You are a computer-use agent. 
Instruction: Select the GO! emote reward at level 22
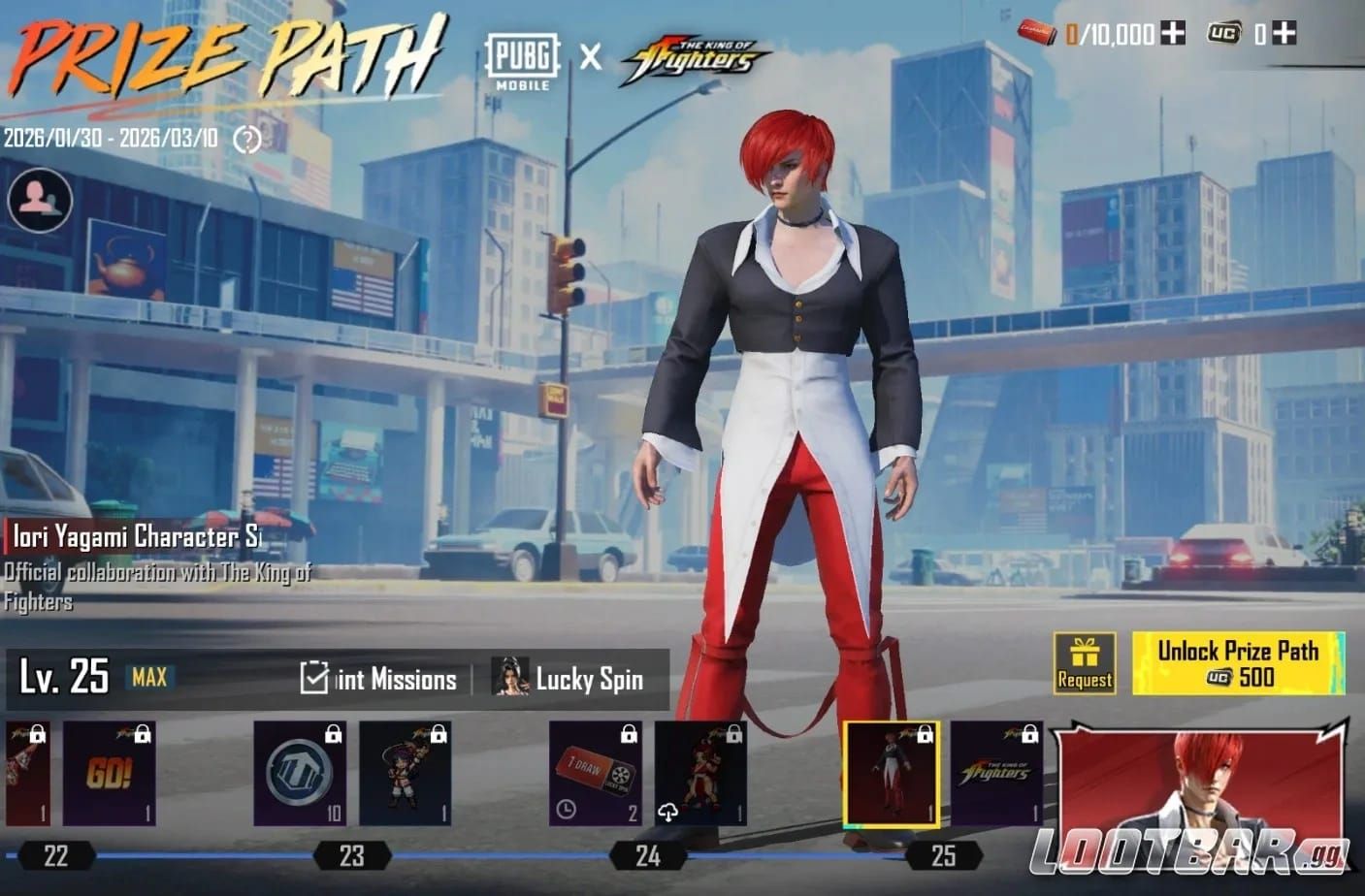click(x=108, y=773)
